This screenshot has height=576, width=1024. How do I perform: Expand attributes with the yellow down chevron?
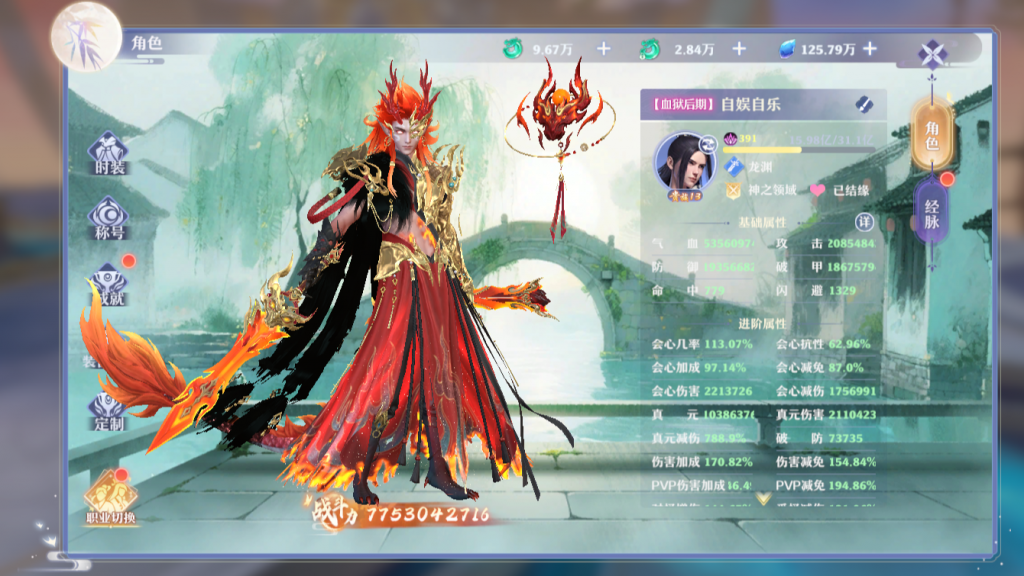click(764, 497)
